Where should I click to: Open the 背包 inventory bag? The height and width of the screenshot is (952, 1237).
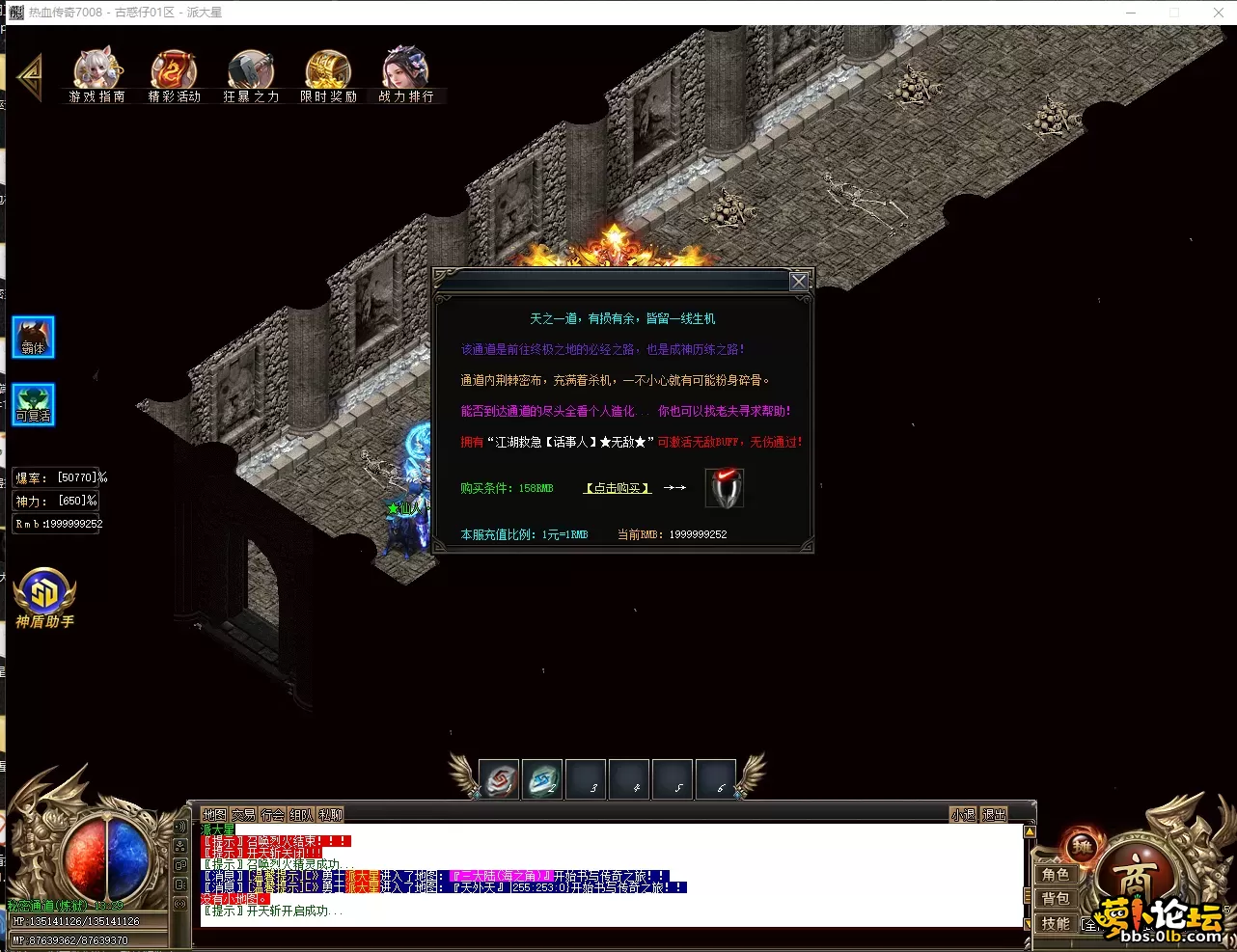[x=1056, y=899]
